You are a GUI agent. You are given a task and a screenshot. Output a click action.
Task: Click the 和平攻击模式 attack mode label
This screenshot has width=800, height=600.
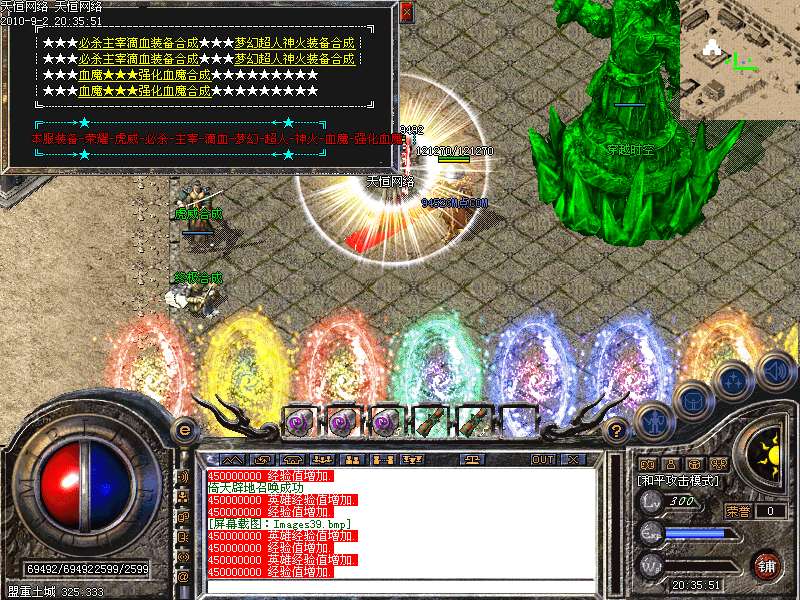680,480
